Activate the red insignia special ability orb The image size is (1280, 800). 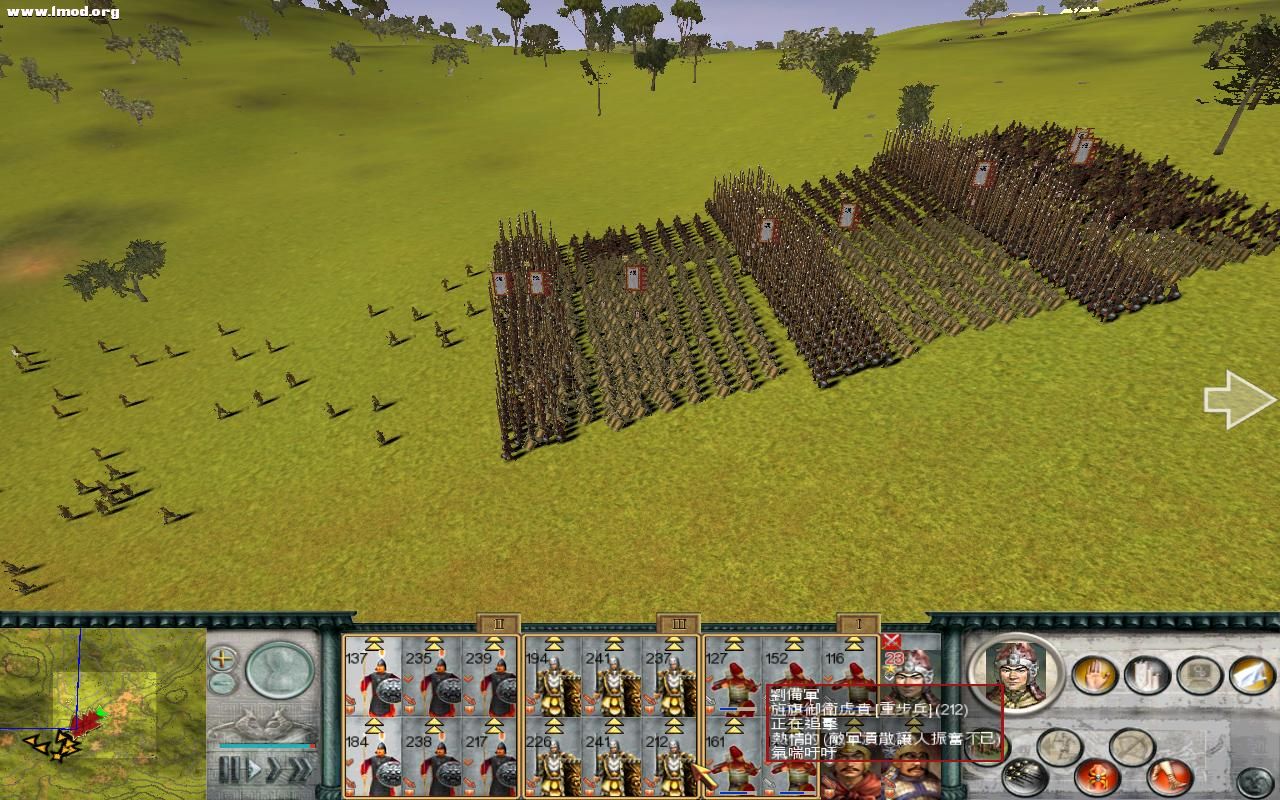[x=1096, y=779]
